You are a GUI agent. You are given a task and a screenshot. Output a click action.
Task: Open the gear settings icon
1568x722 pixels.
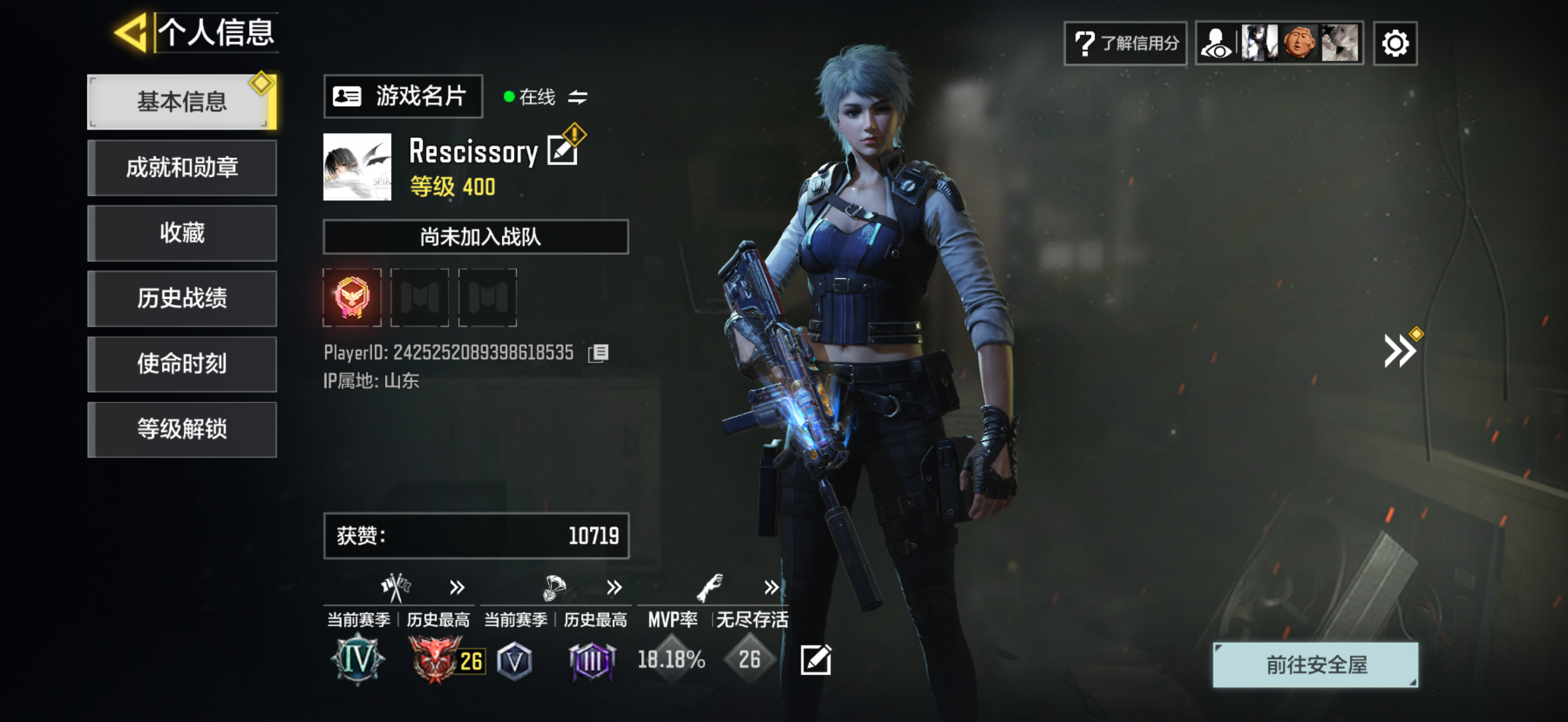tap(1395, 43)
